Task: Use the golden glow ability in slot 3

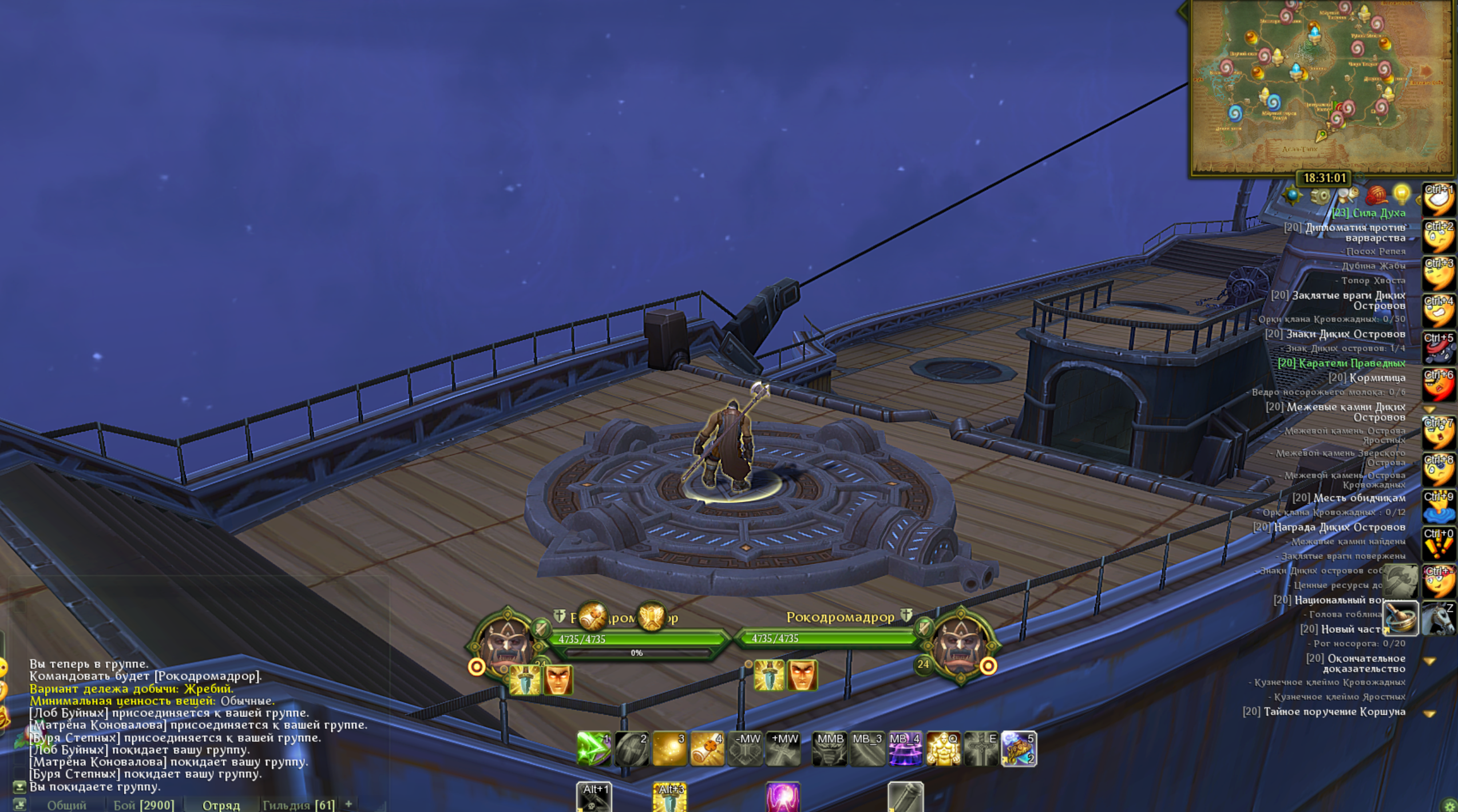Action: [669, 748]
